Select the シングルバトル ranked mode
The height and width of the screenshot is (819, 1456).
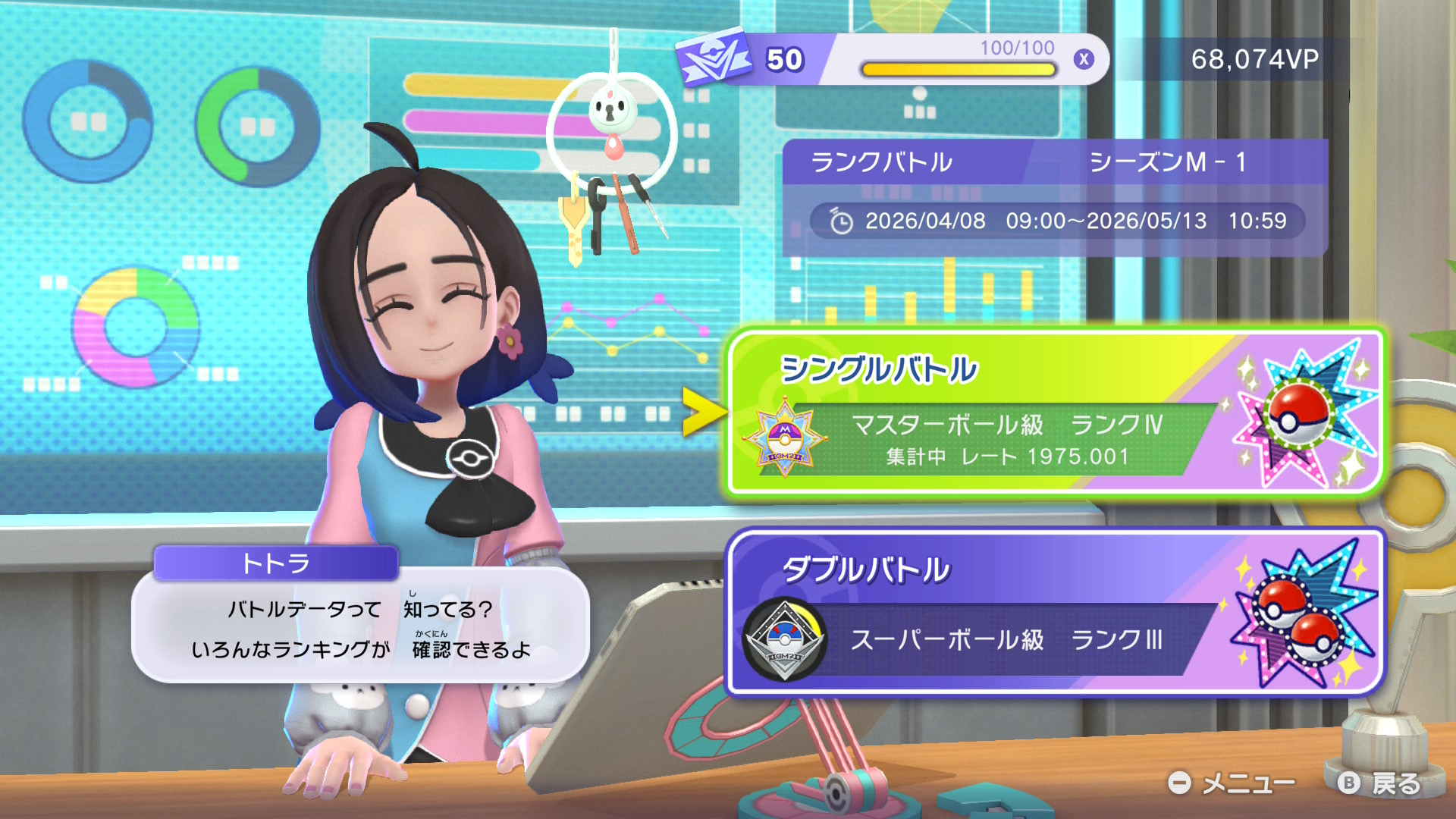pyautogui.click(x=1054, y=413)
